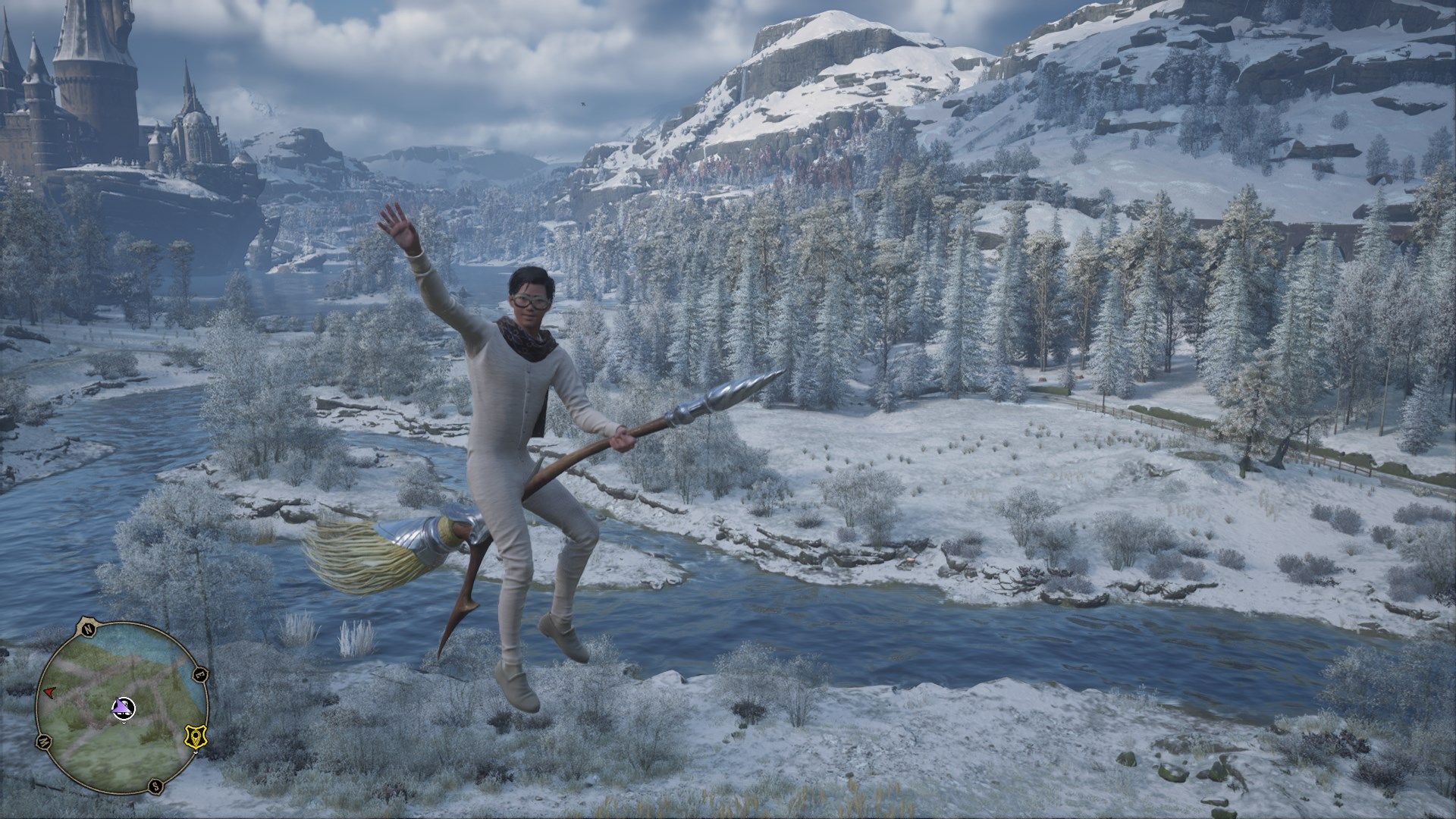Click the North compass marker on the minimap
Screen dimensions: 1456x819
point(89,629)
